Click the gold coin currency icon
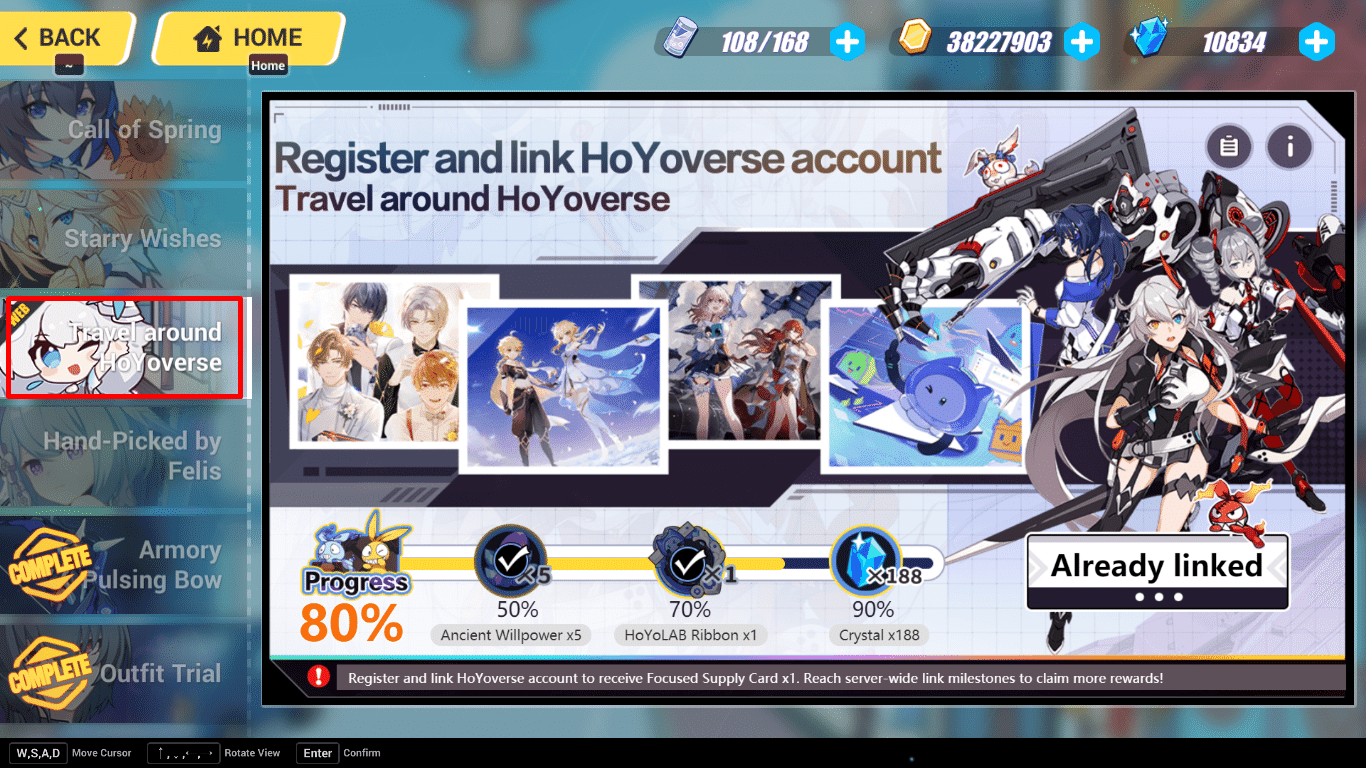The image size is (1366, 768). pos(913,41)
